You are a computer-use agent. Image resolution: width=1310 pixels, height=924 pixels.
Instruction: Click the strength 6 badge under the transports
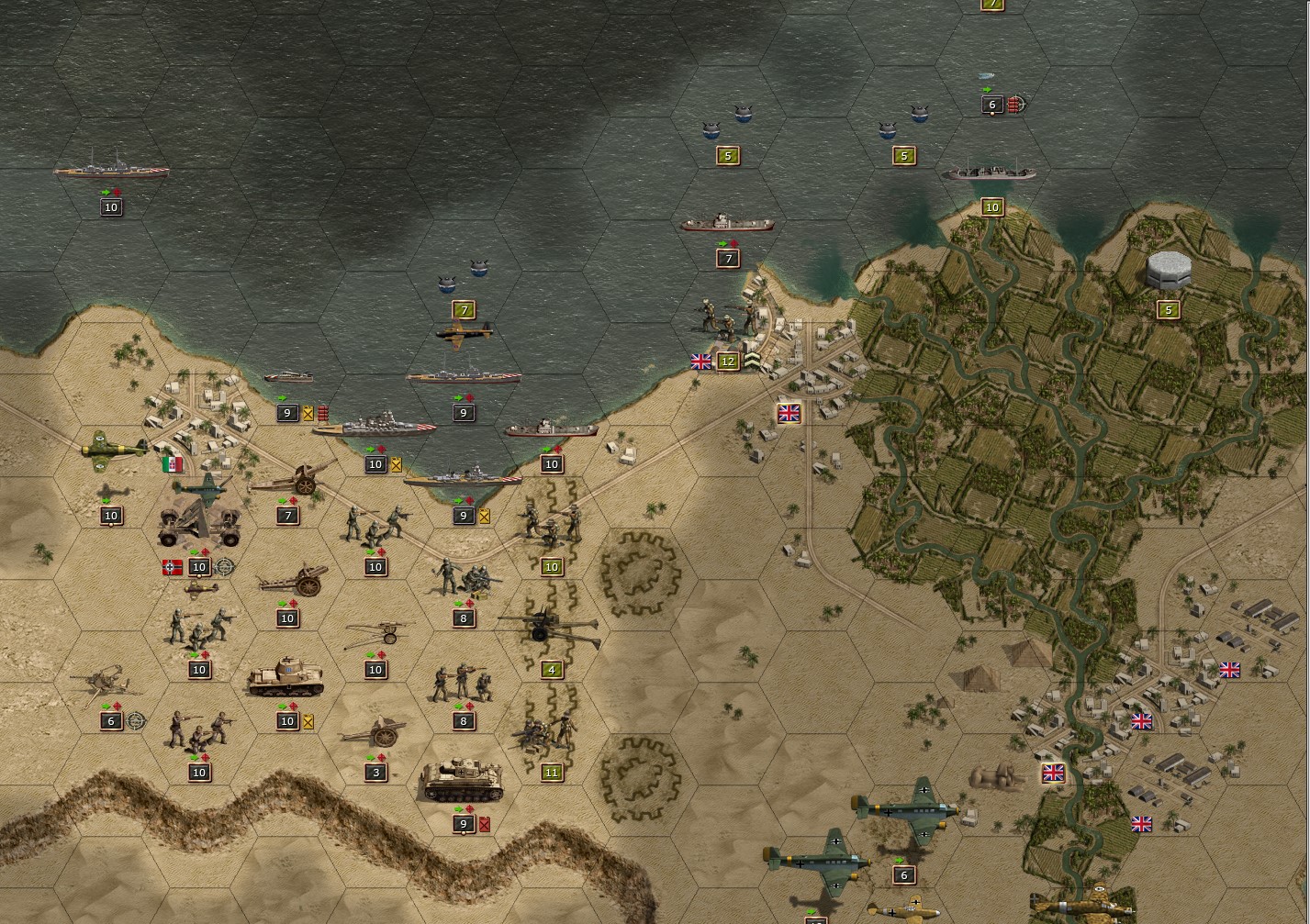902,874
